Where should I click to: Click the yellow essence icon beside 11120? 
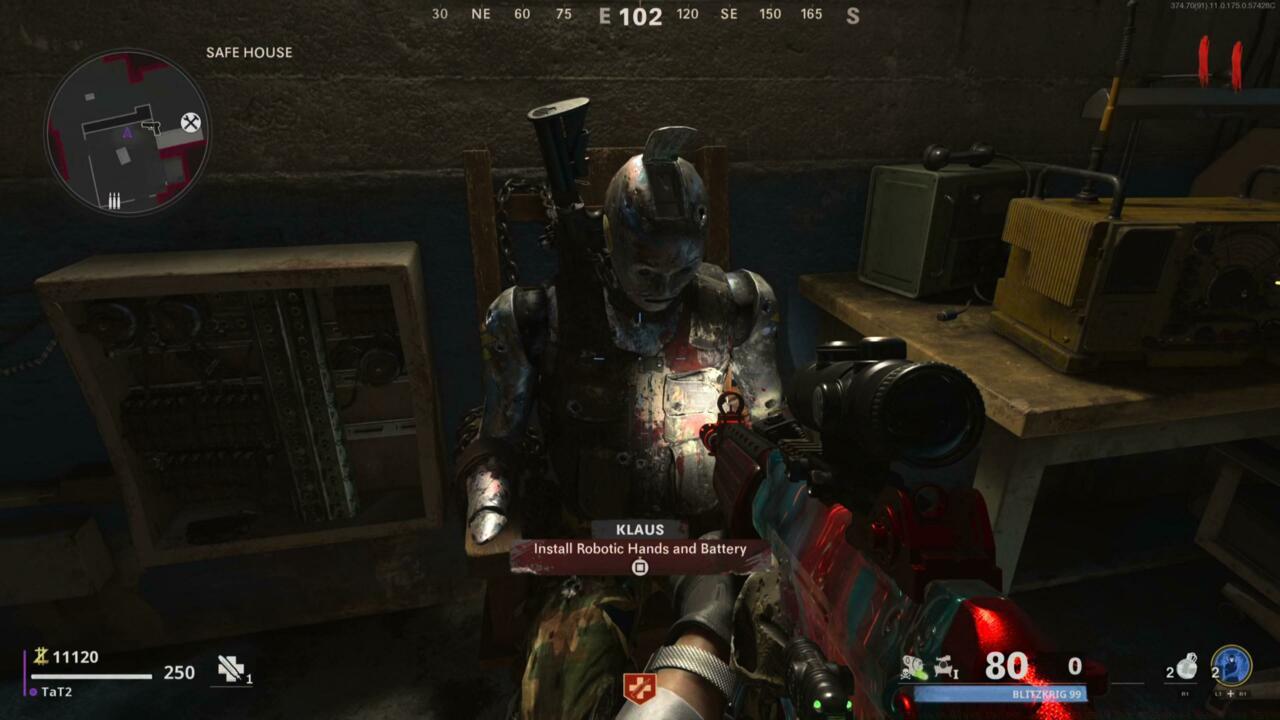(x=41, y=656)
